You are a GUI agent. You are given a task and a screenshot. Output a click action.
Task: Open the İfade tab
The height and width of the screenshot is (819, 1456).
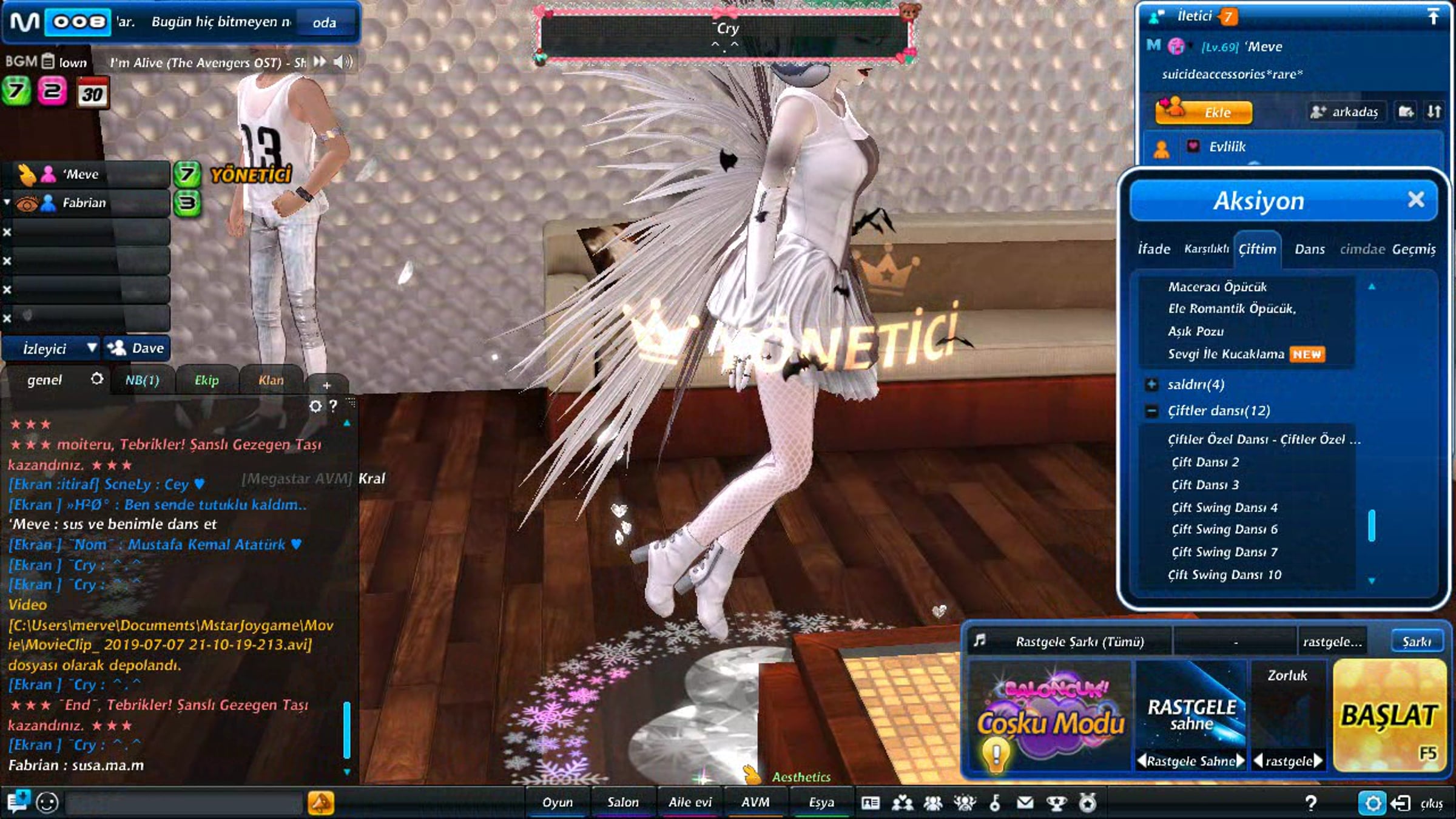coord(1153,249)
